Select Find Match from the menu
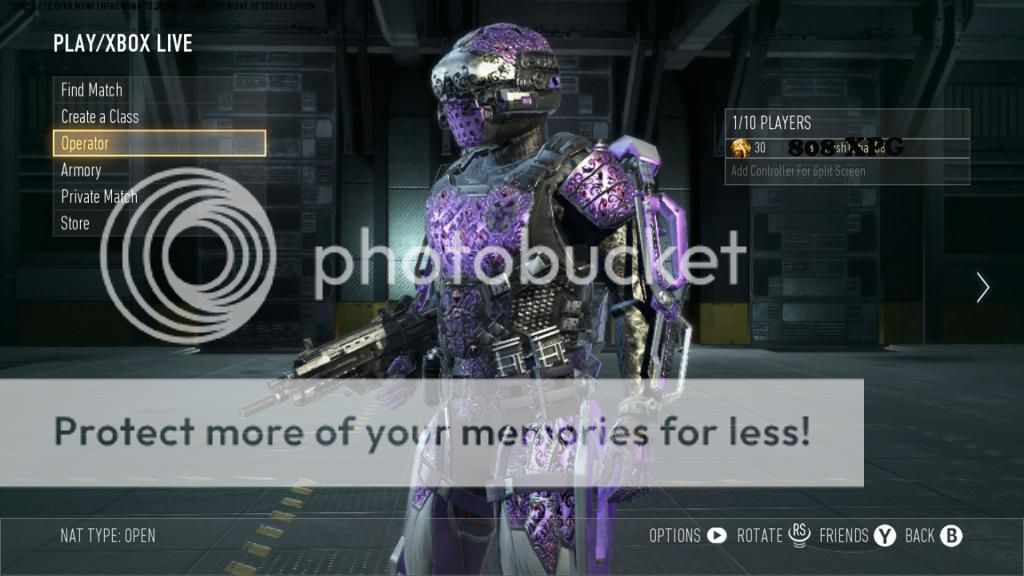Image resolution: width=1024 pixels, height=576 pixels. 92,90
